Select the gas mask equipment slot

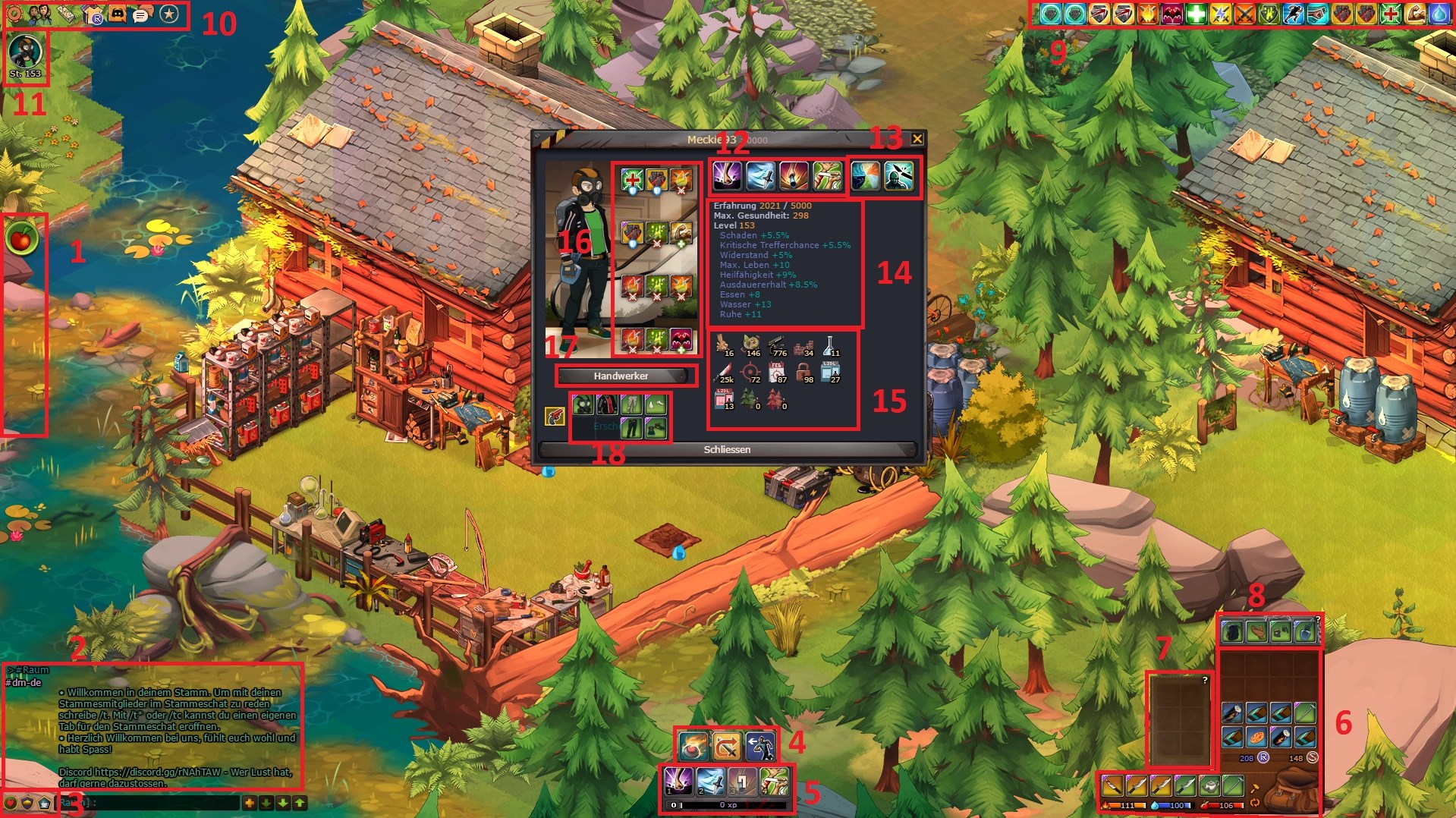(x=583, y=405)
